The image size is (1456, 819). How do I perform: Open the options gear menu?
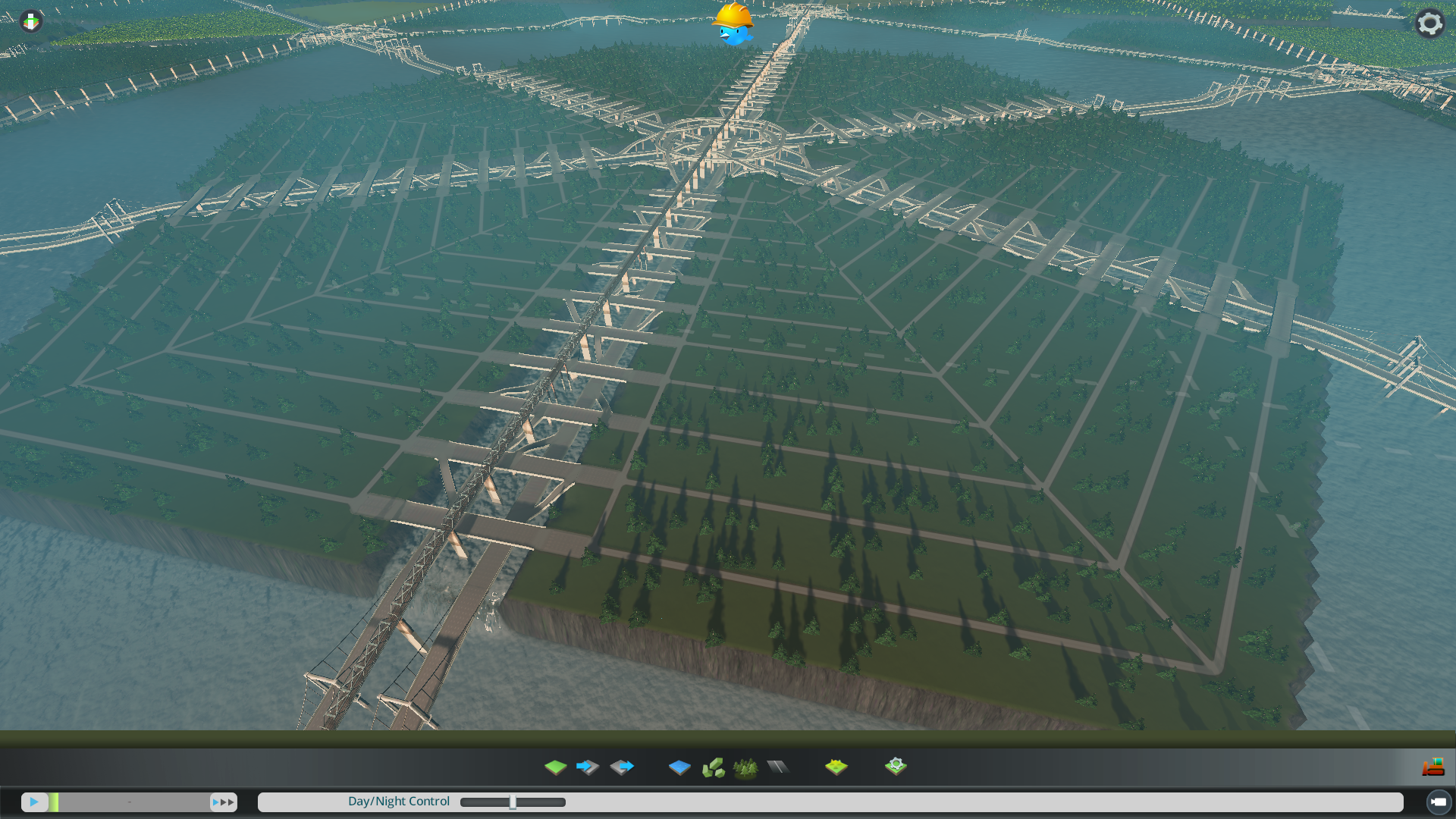tap(1429, 23)
